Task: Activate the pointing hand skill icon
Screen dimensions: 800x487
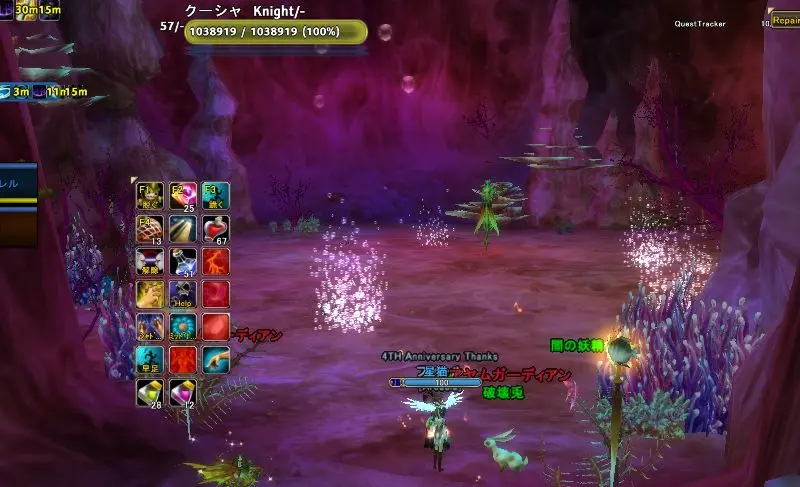Action: click(215, 360)
